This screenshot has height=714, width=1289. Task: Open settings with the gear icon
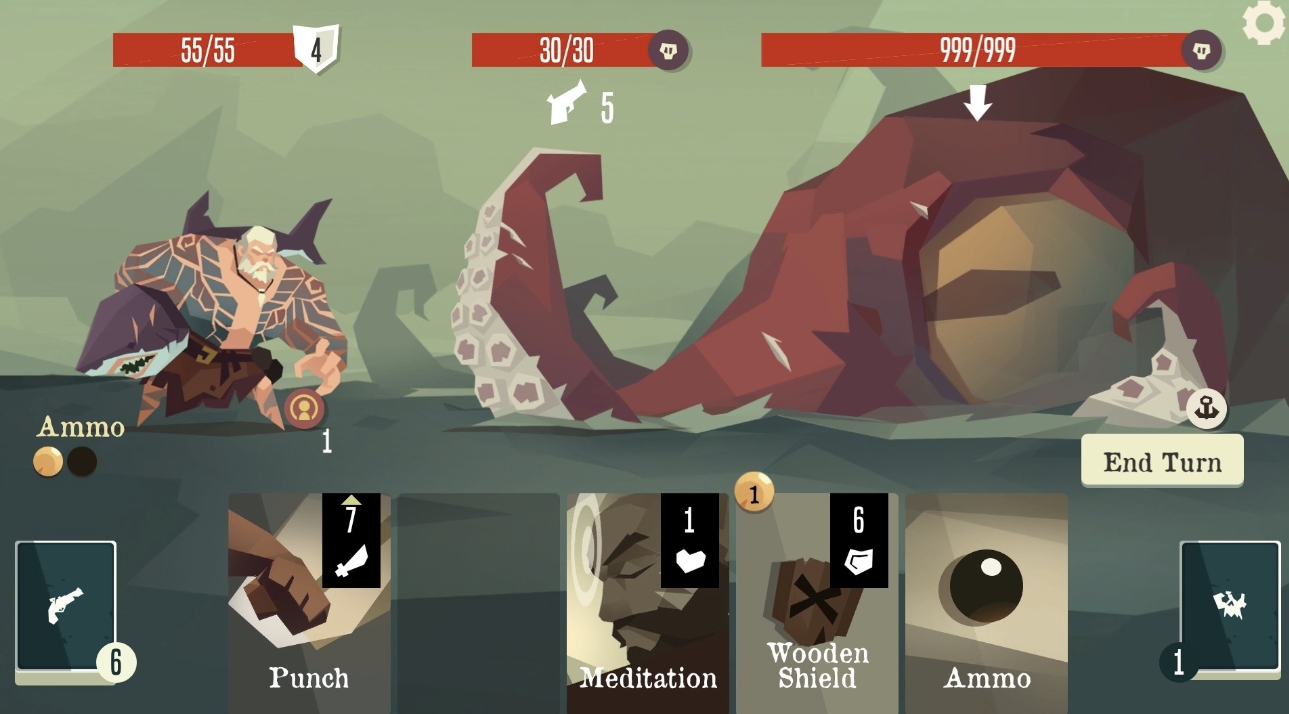[1264, 23]
